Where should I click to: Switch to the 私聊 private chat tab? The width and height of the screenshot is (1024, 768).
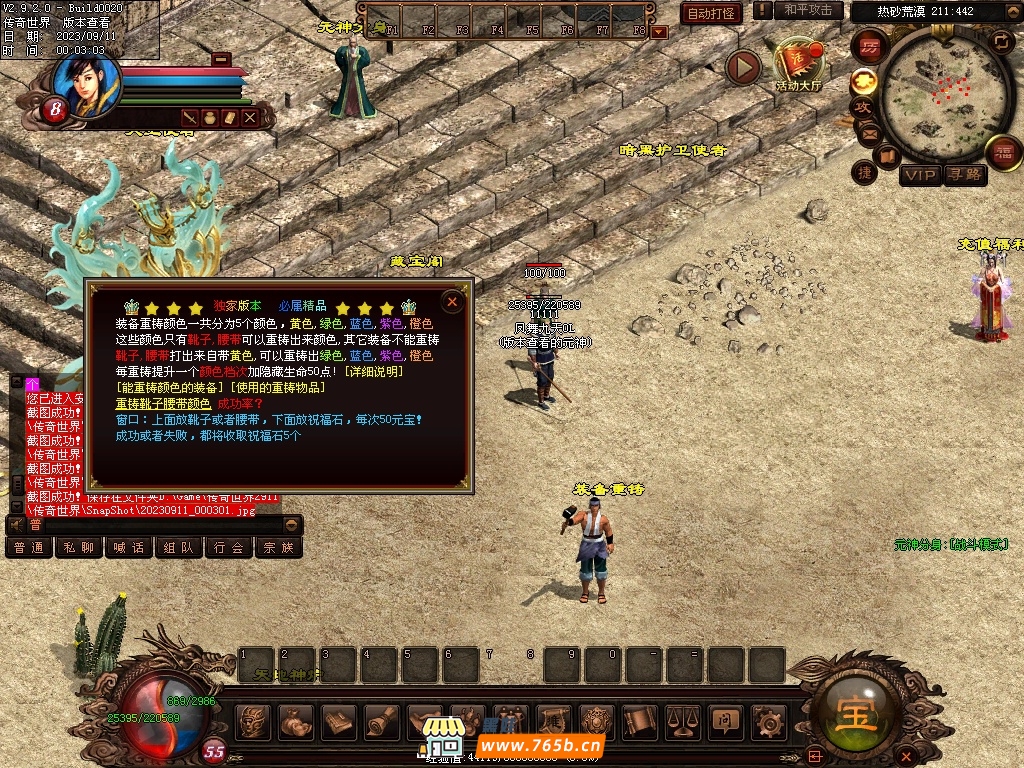[x=79, y=548]
